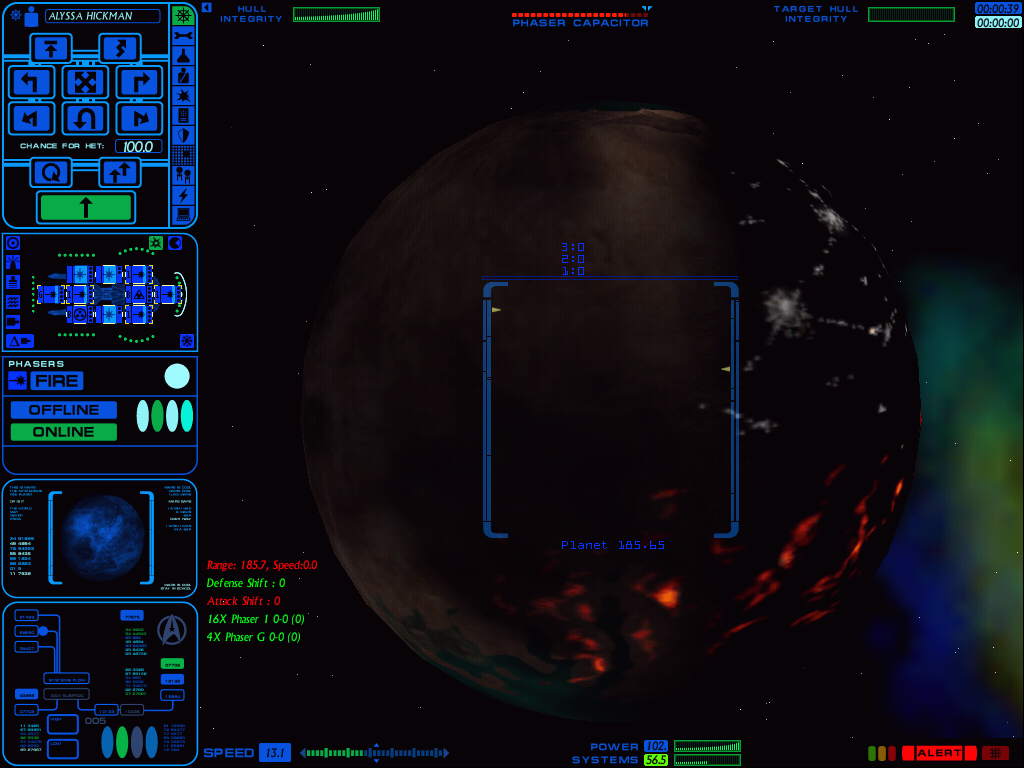Select the four-way arrows maneuver button
1024x768 pixels.
point(85,82)
